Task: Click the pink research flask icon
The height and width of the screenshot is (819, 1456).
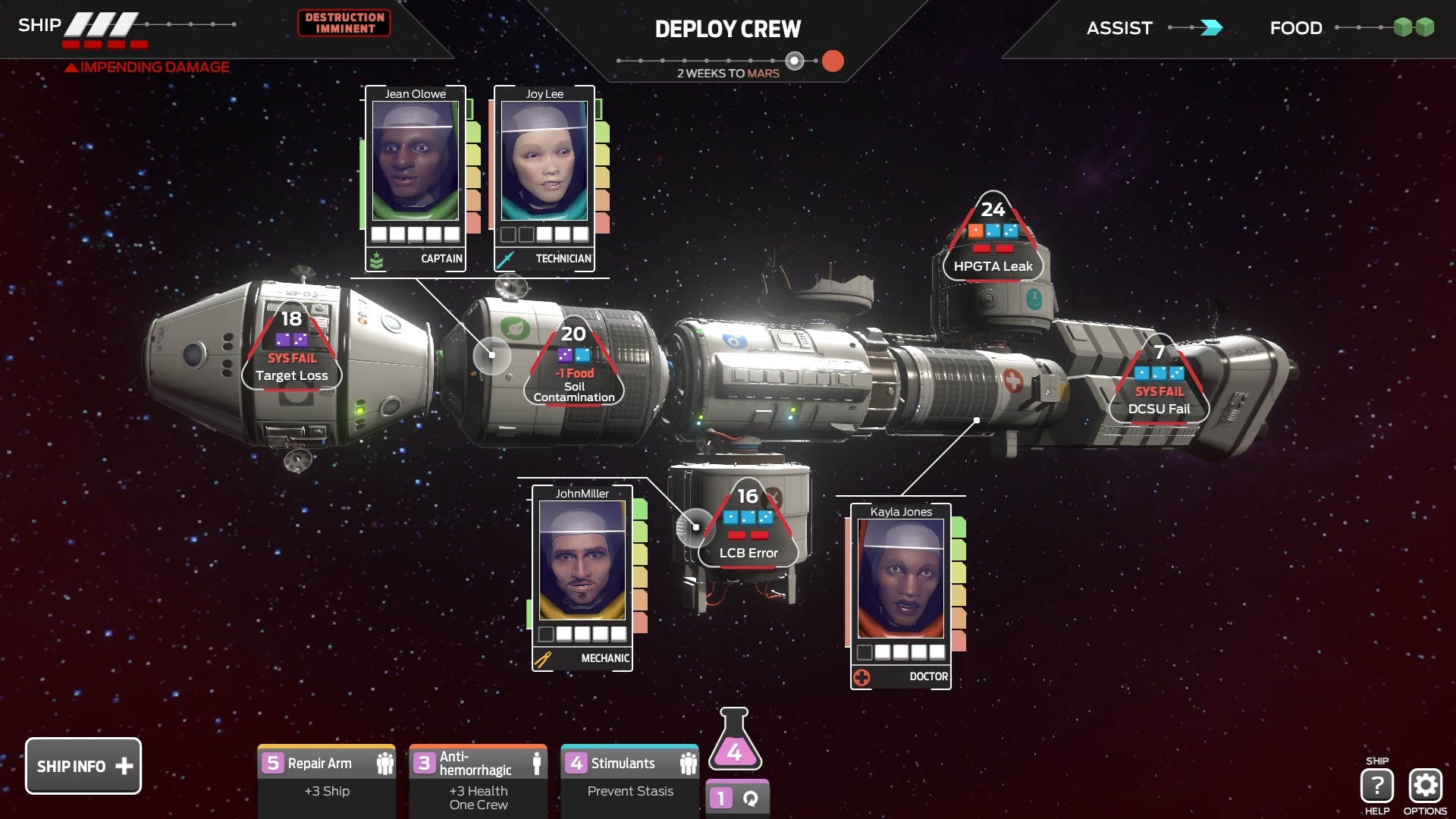Action: click(735, 740)
